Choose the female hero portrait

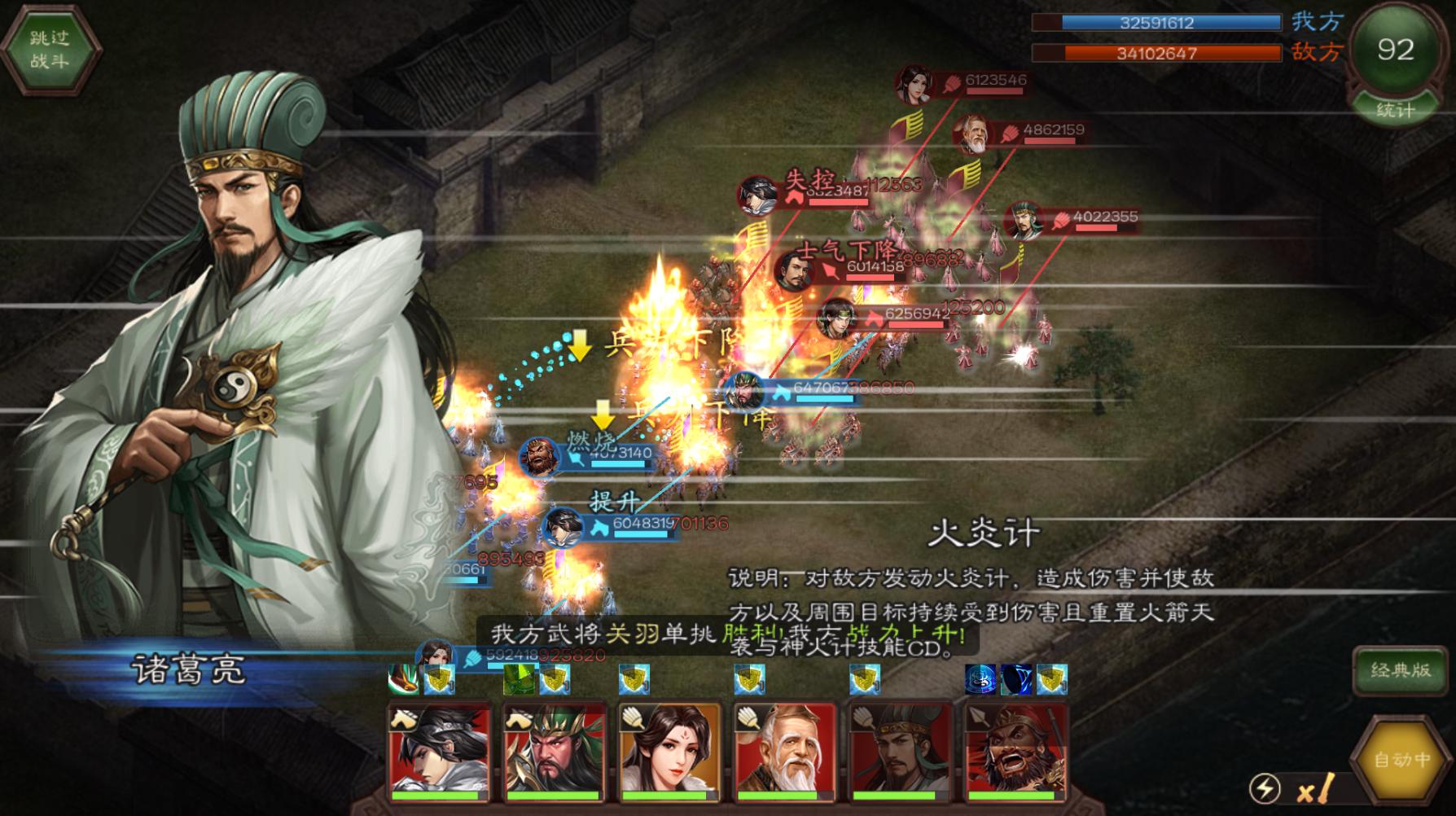669,751
